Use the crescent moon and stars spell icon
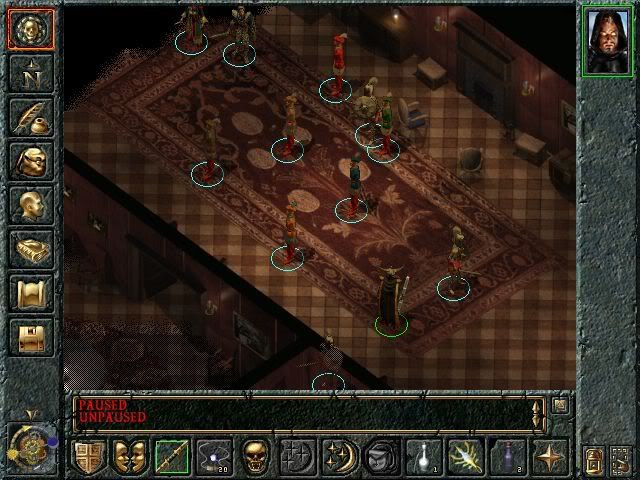The width and height of the screenshot is (640, 480). (340, 457)
